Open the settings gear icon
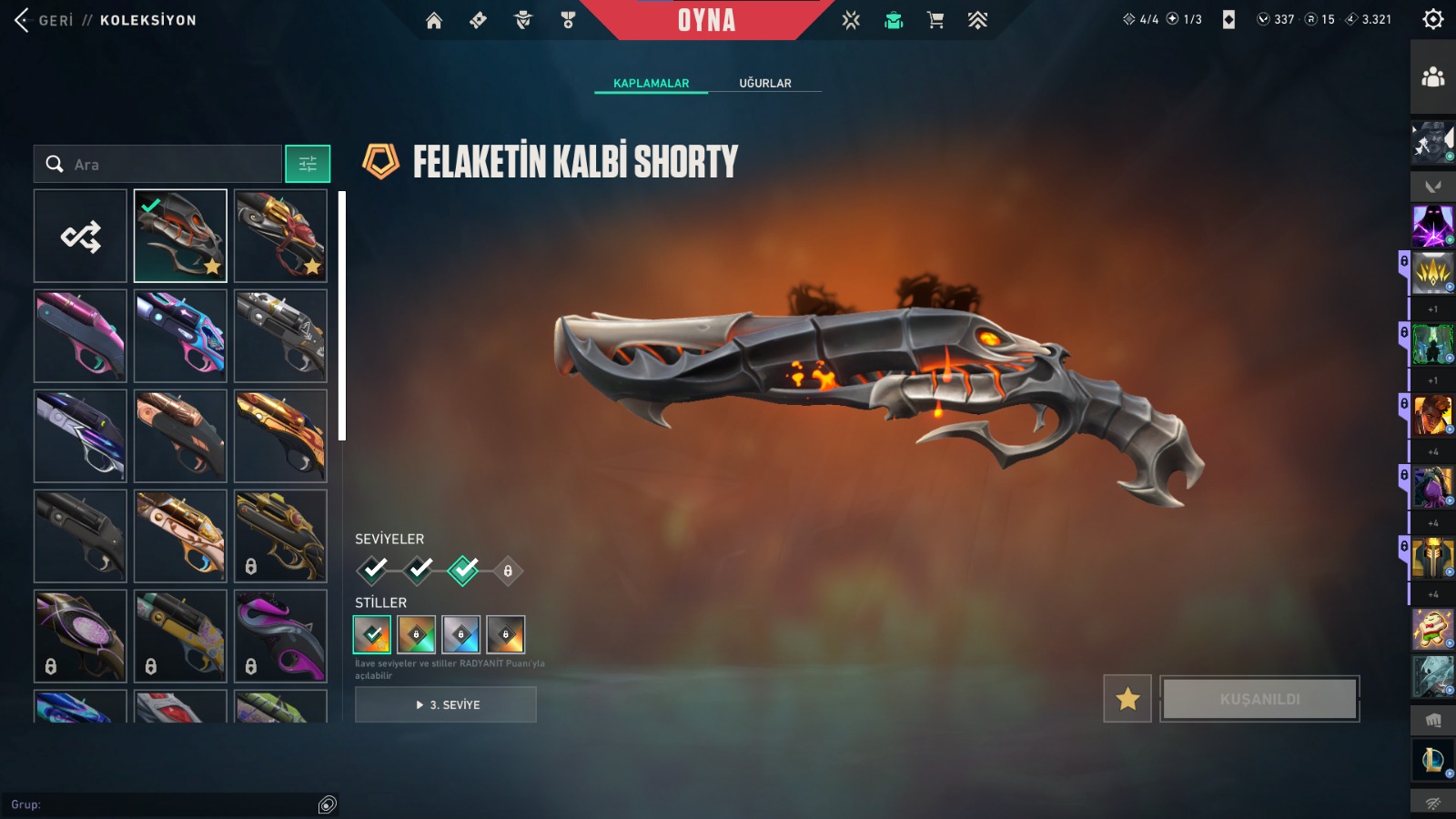 [1432, 19]
